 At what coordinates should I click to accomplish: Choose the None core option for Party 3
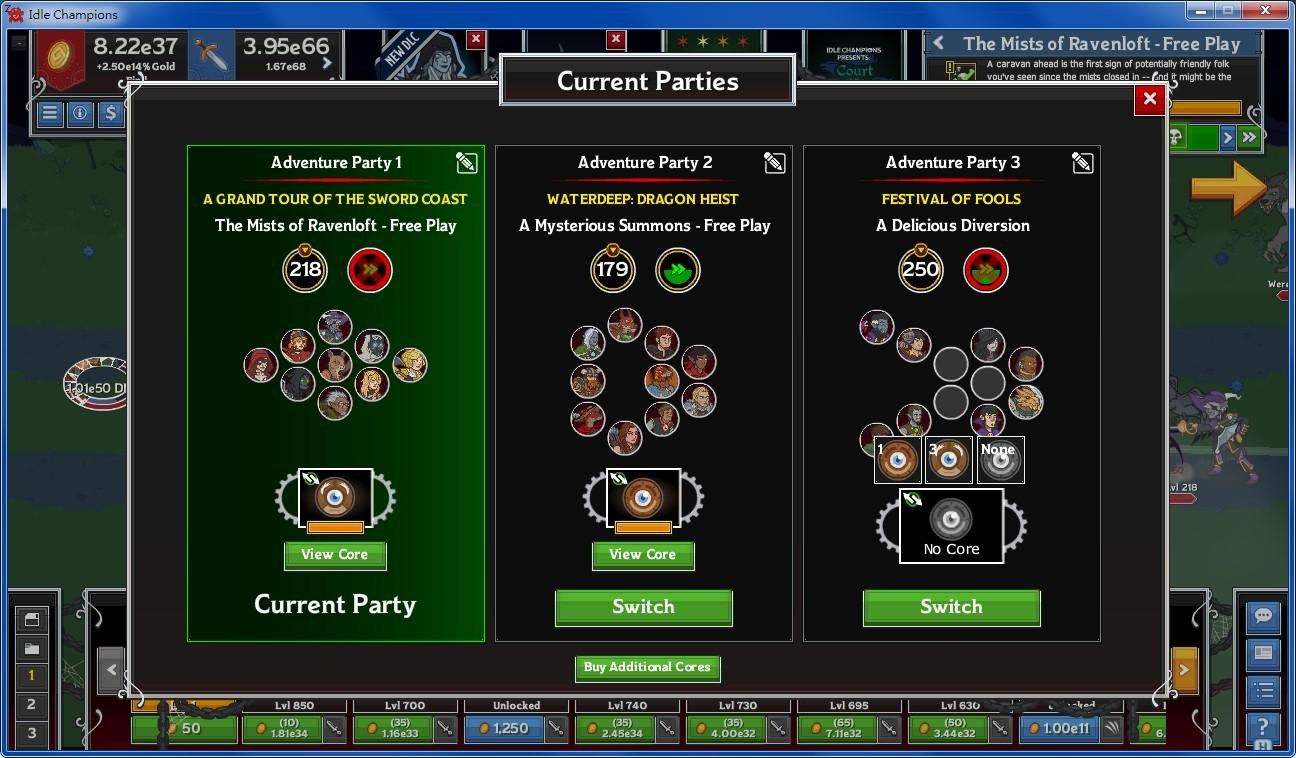click(x=999, y=460)
